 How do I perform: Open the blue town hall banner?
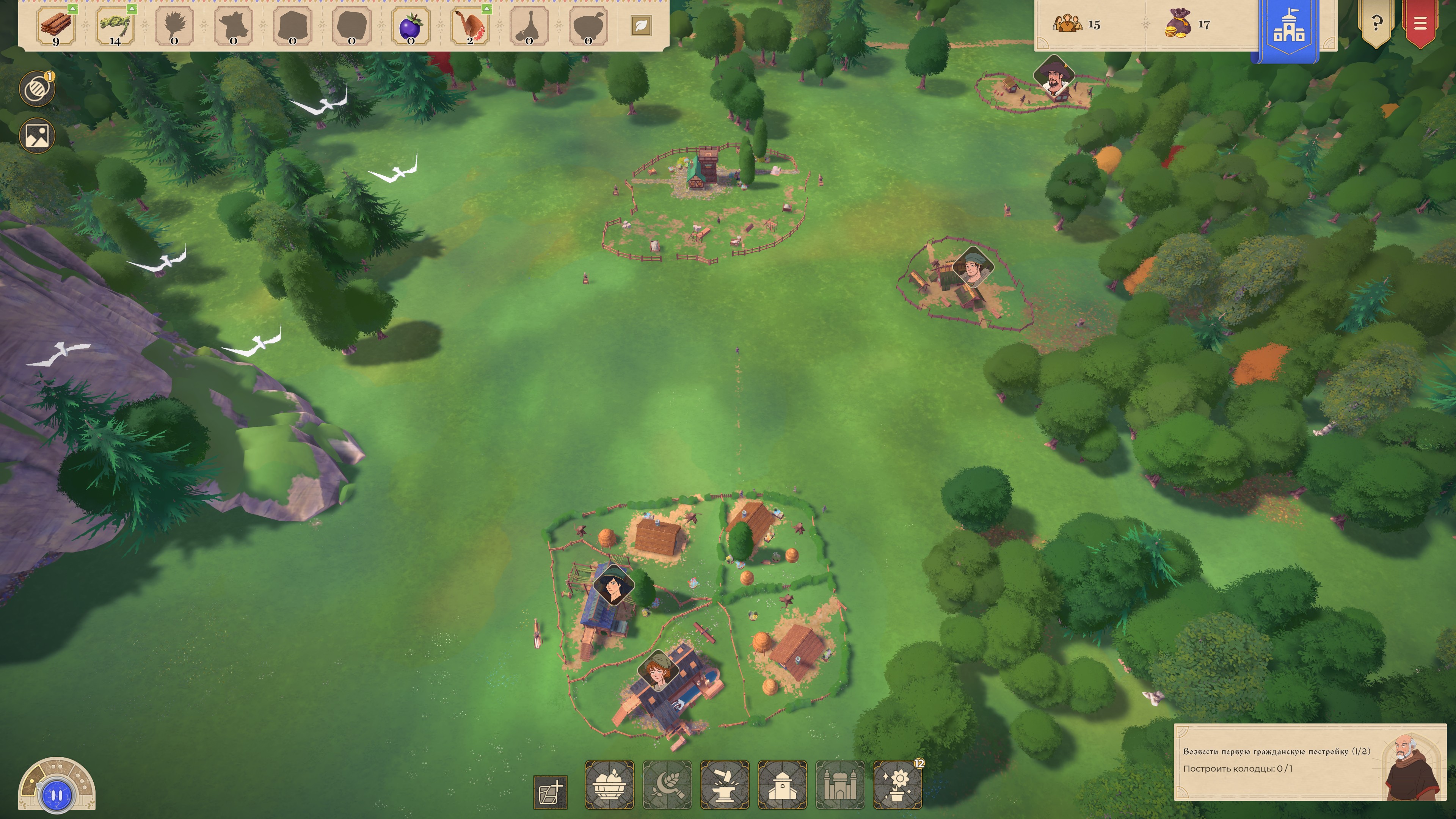[1288, 28]
